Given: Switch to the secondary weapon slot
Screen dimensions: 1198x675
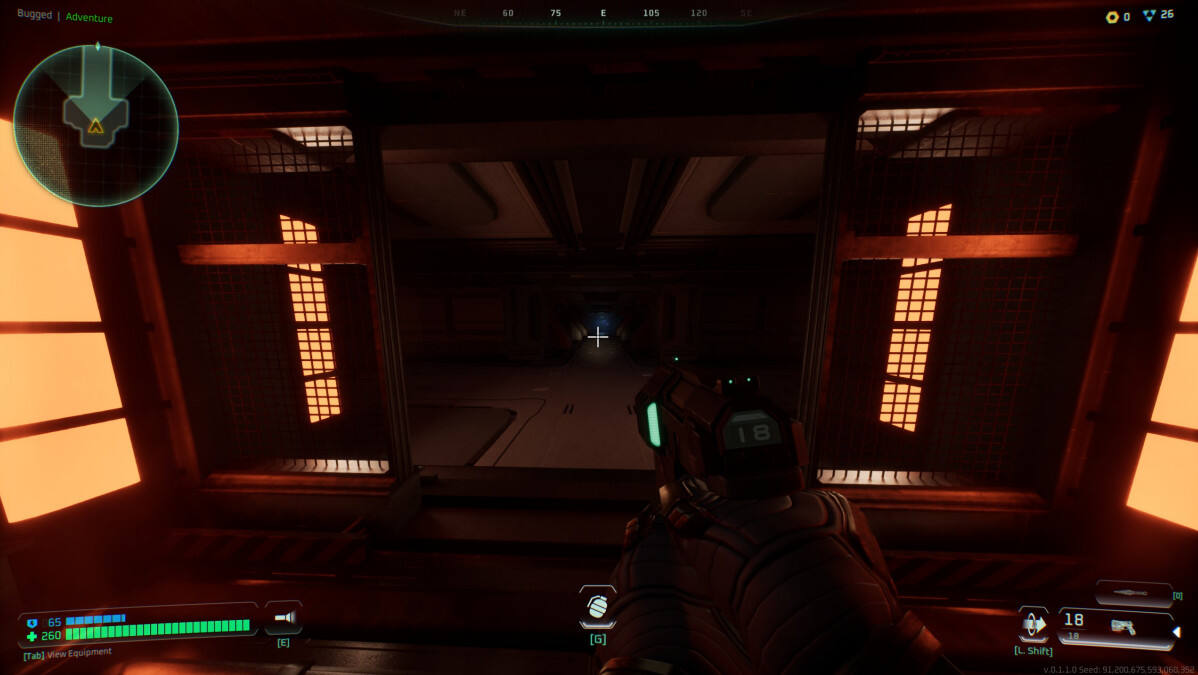Looking at the screenshot, I should (x=1133, y=593).
